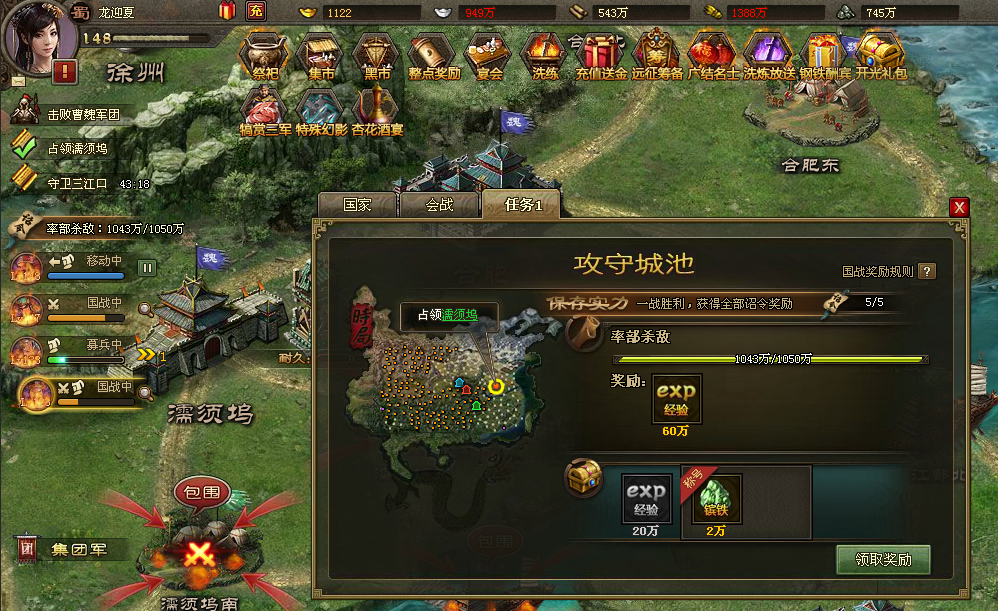Viewport: 998px width, 611px height.
Task: Open the 国战奖励规则 help button
Action: 927,271
